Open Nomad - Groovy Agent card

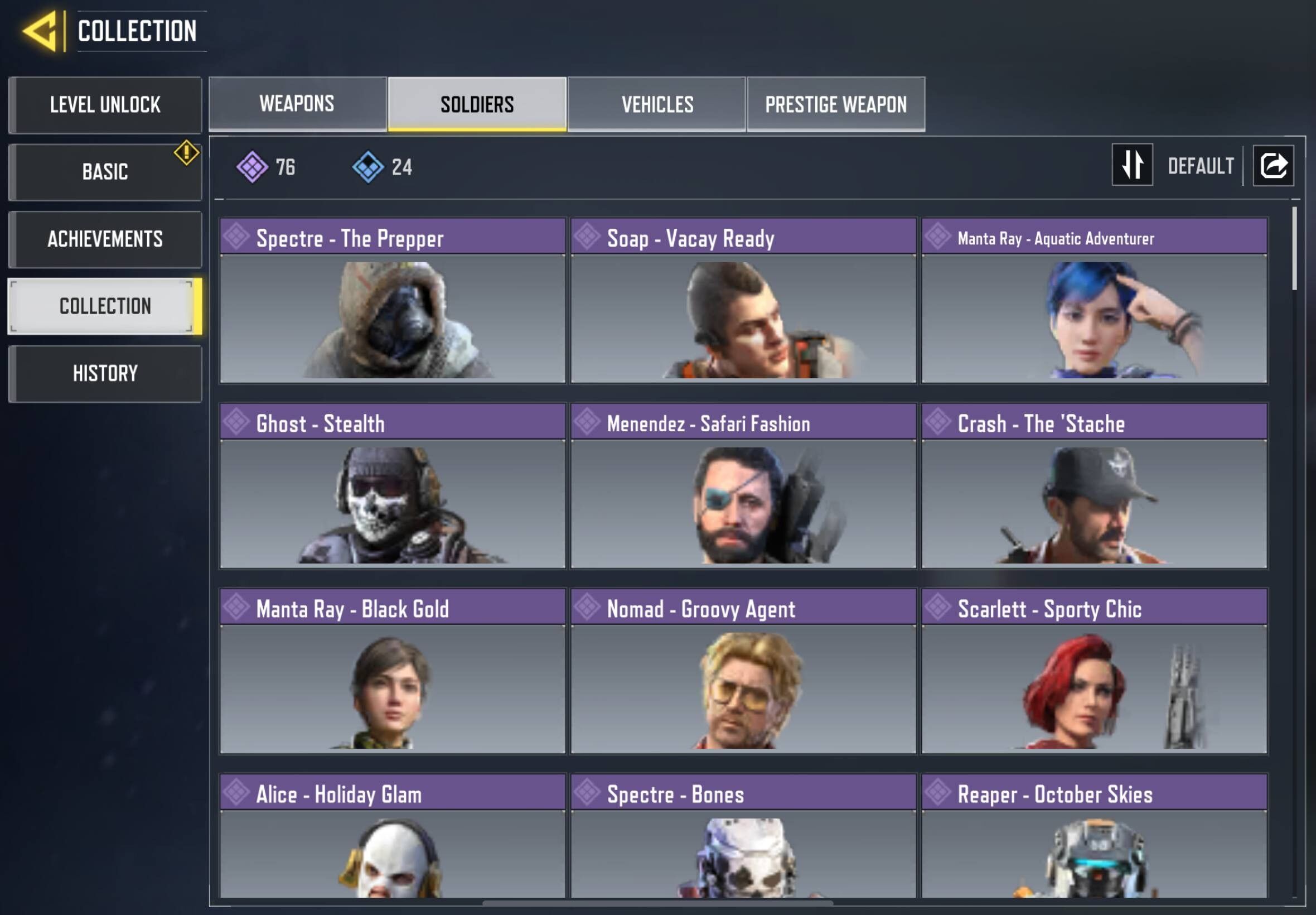[743, 671]
